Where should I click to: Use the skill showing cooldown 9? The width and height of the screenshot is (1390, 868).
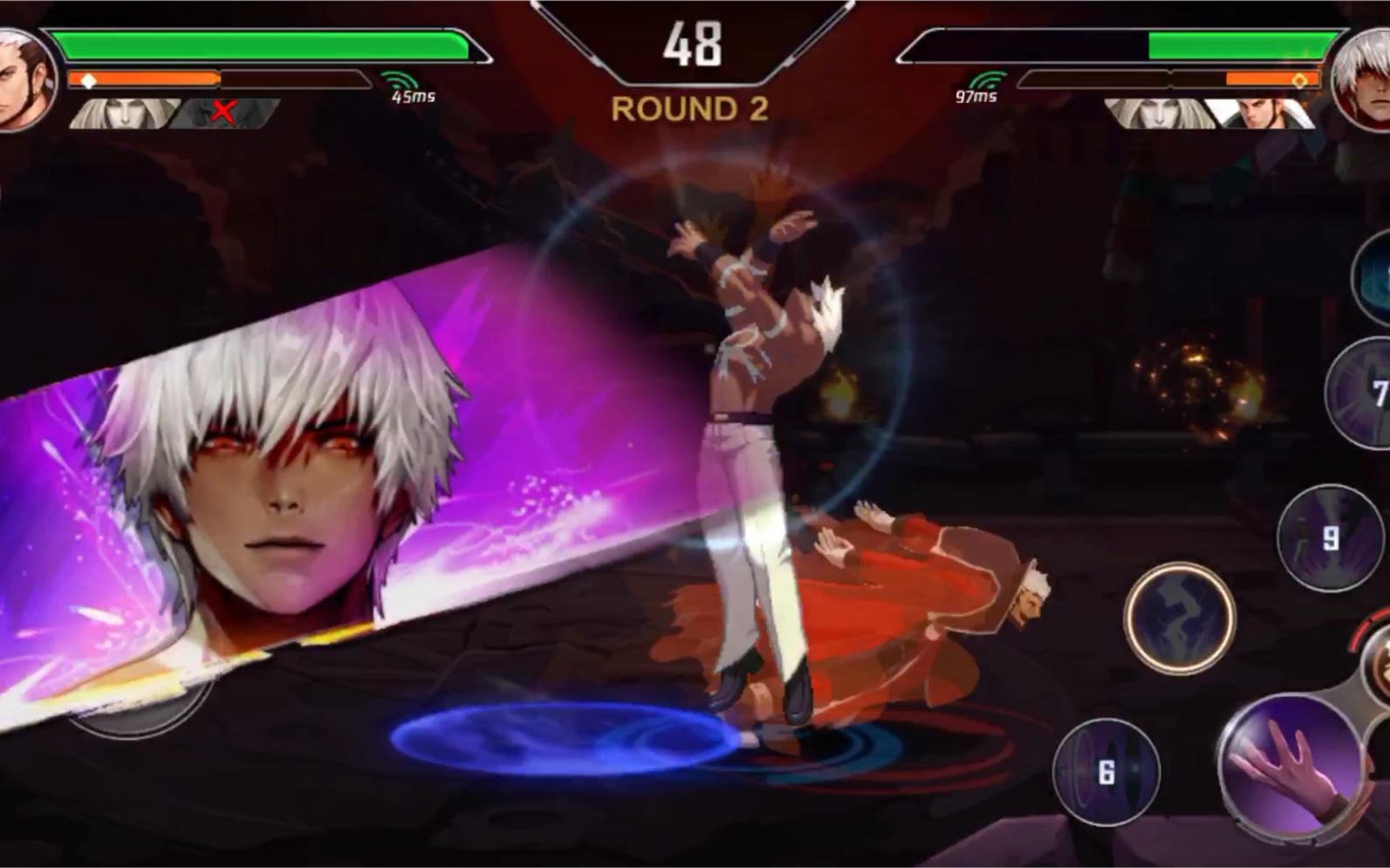tap(1329, 537)
